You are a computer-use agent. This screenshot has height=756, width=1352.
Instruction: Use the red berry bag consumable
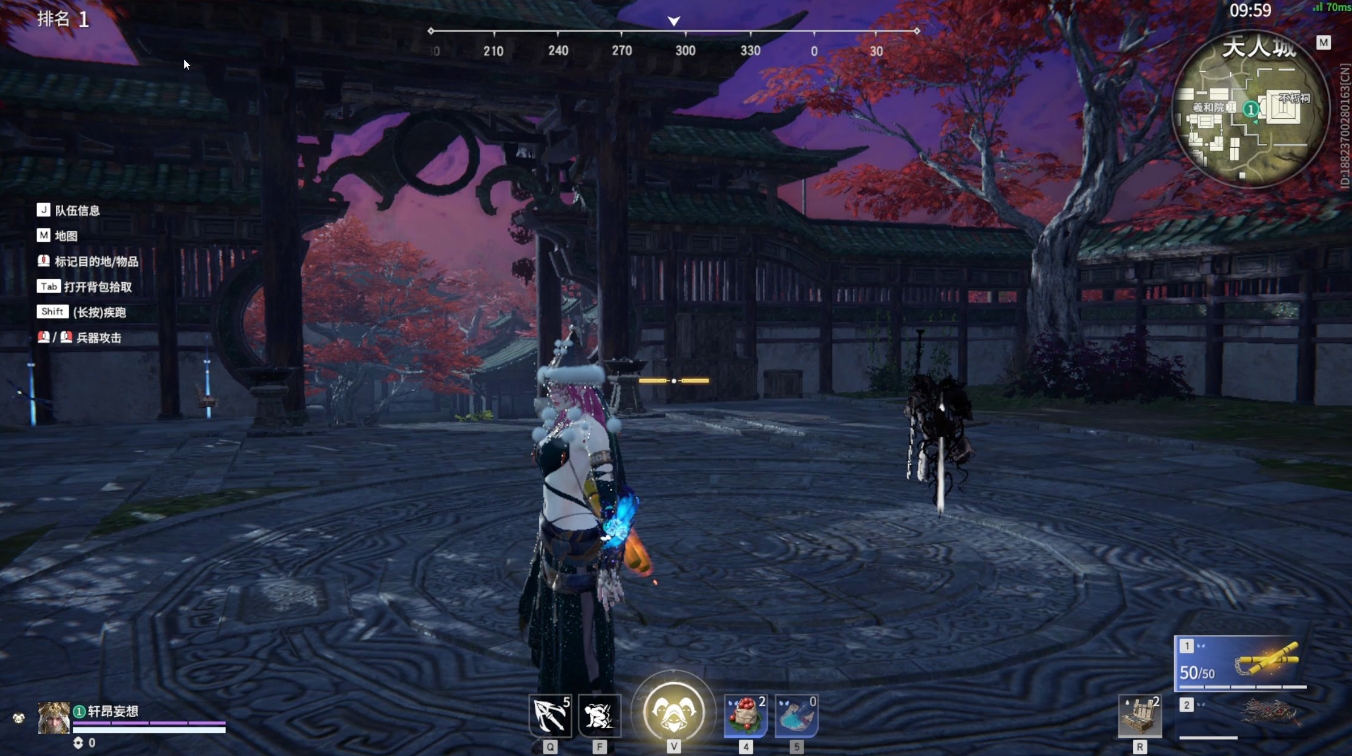point(745,715)
